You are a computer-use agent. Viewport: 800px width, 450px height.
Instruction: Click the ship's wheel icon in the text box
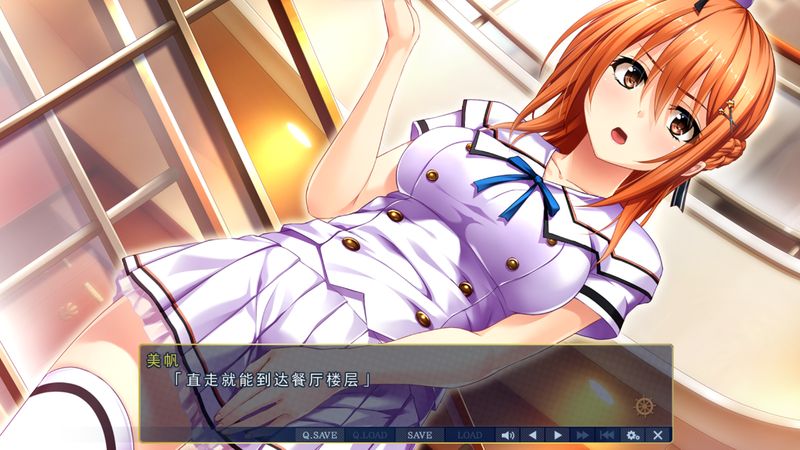pyautogui.click(x=644, y=406)
